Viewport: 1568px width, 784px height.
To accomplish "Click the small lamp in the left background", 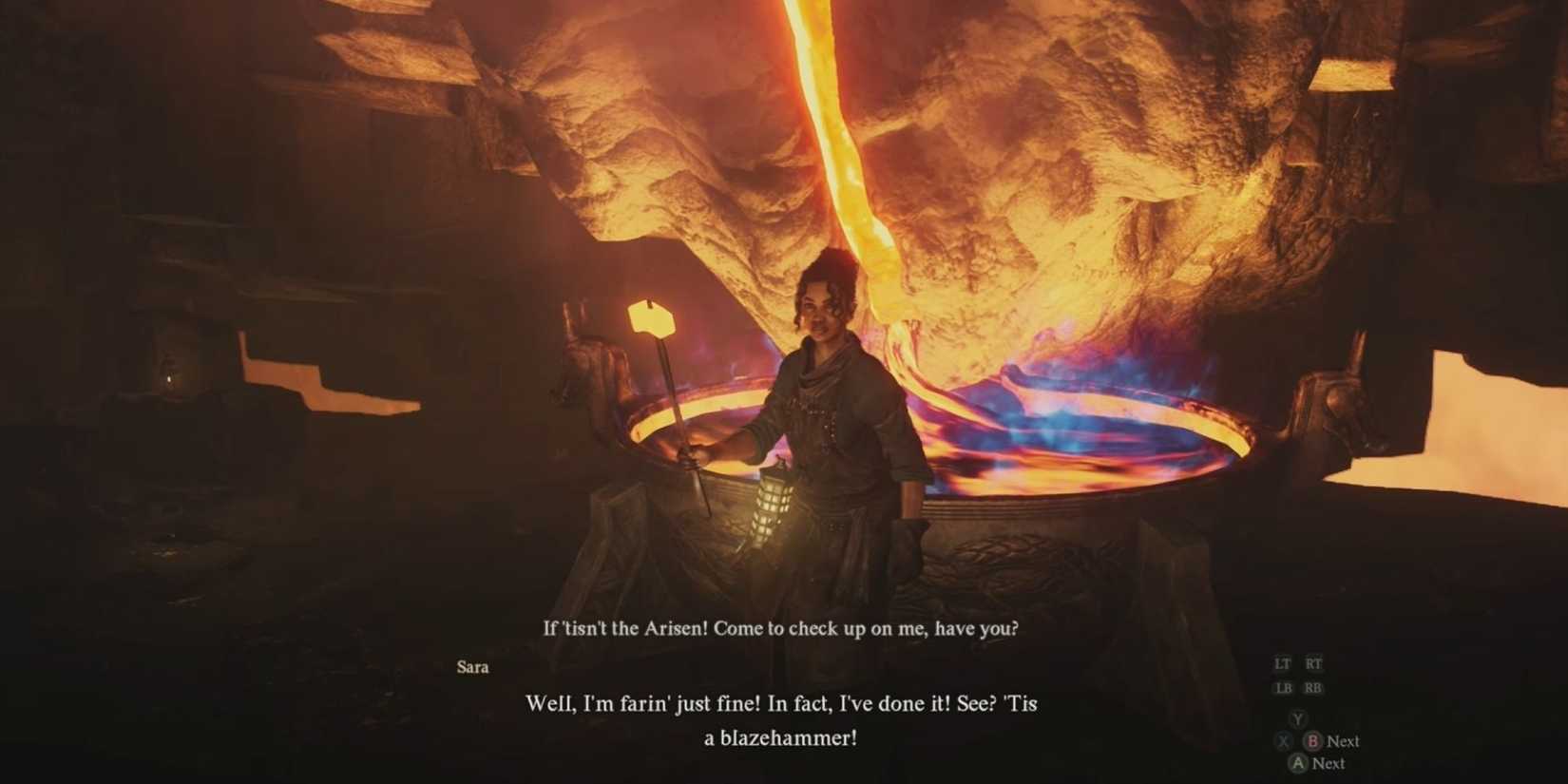I will point(168,378).
